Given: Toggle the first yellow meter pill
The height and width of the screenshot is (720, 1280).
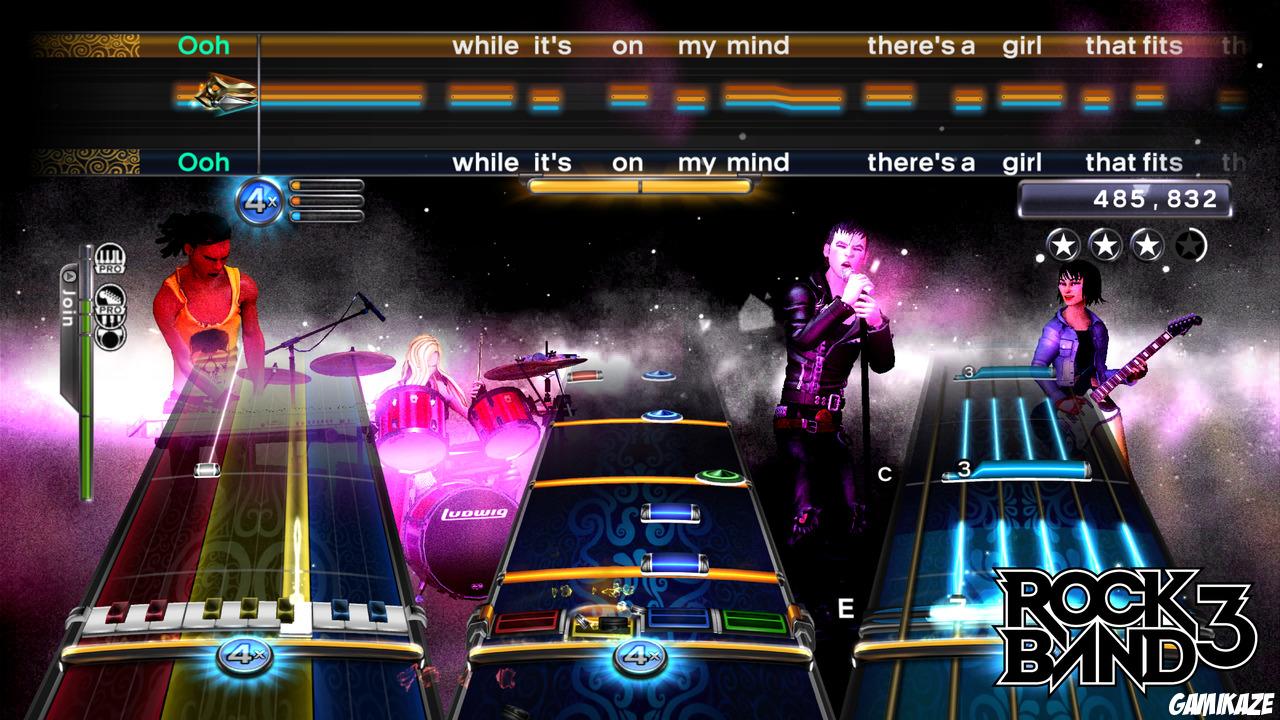Looking at the screenshot, I should pyautogui.click(x=297, y=186).
